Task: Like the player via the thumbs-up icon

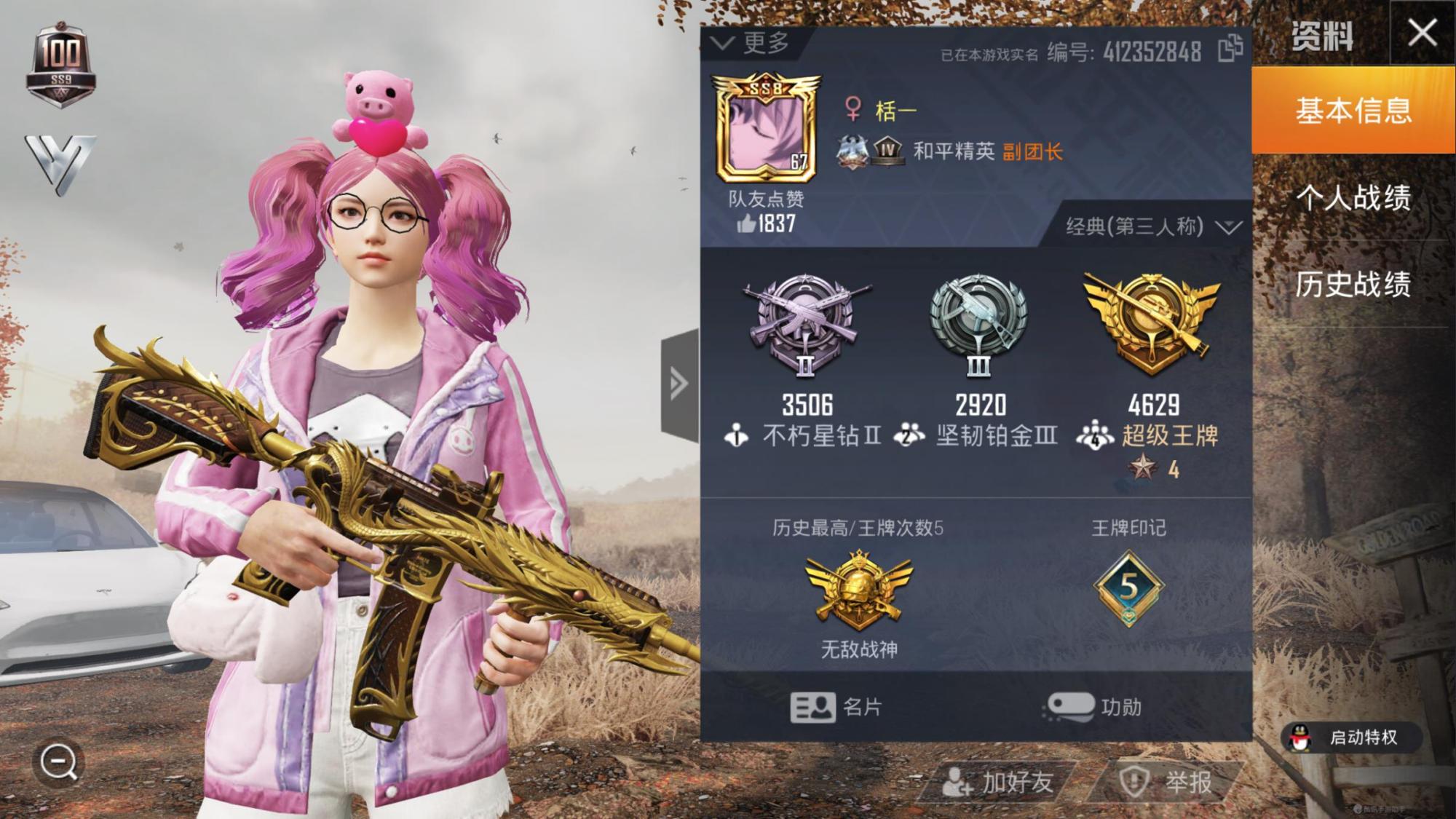Action: 746,223
